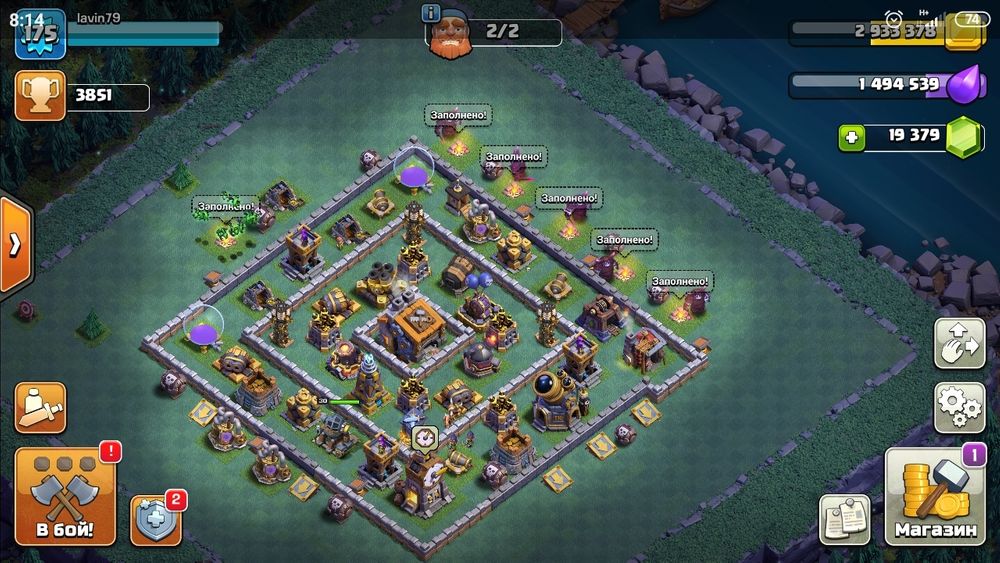Open the base layout editor button

click(x=960, y=343)
